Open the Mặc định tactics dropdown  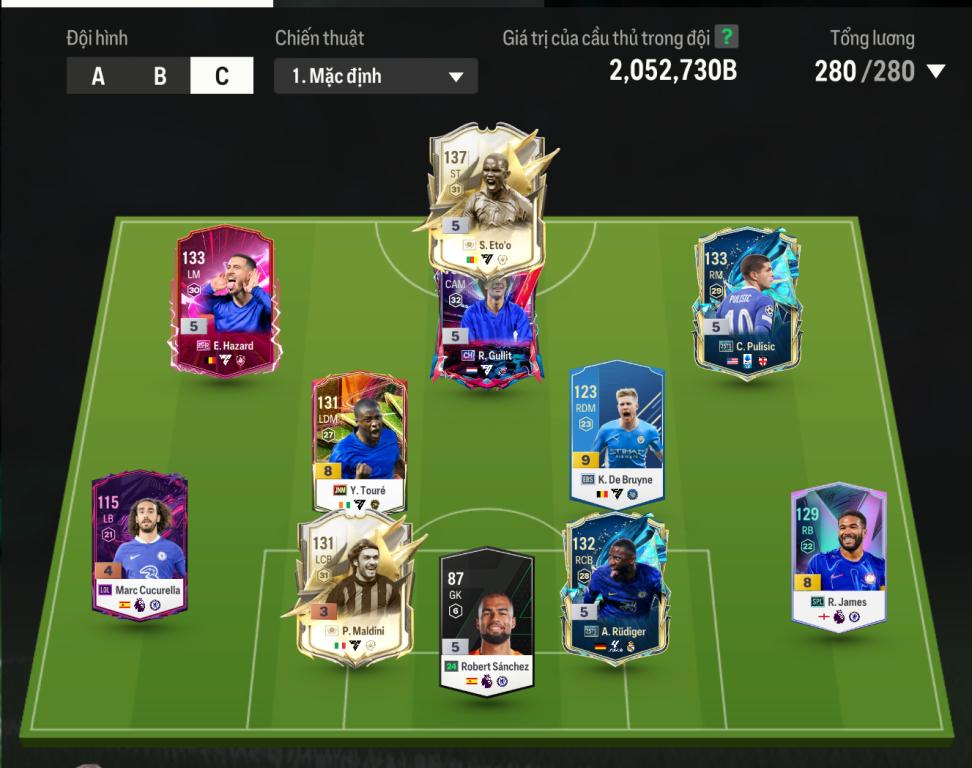coord(376,76)
